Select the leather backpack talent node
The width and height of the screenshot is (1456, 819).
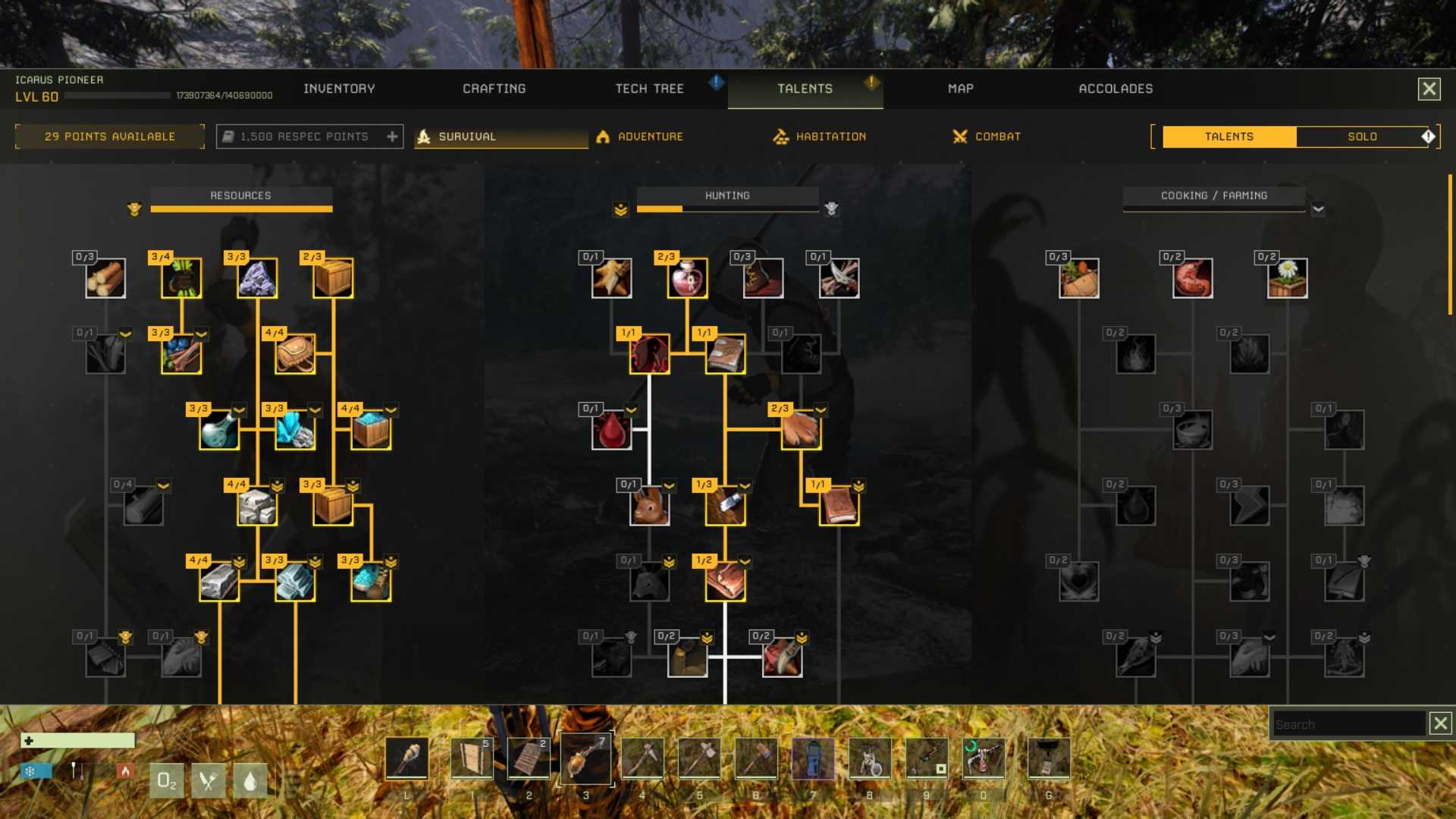tap(295, 354)
